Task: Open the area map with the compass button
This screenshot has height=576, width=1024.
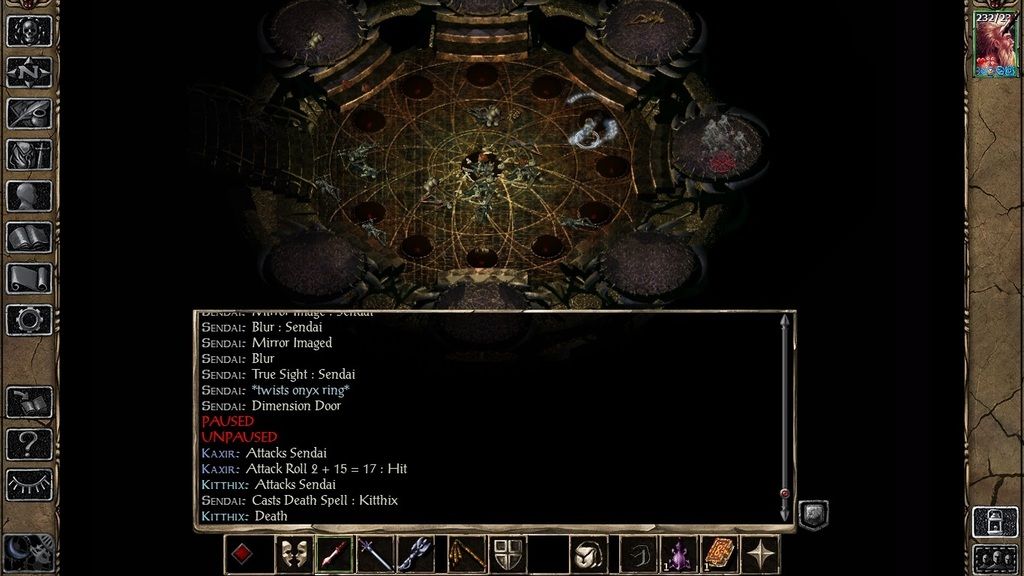Action: point(29,72)
